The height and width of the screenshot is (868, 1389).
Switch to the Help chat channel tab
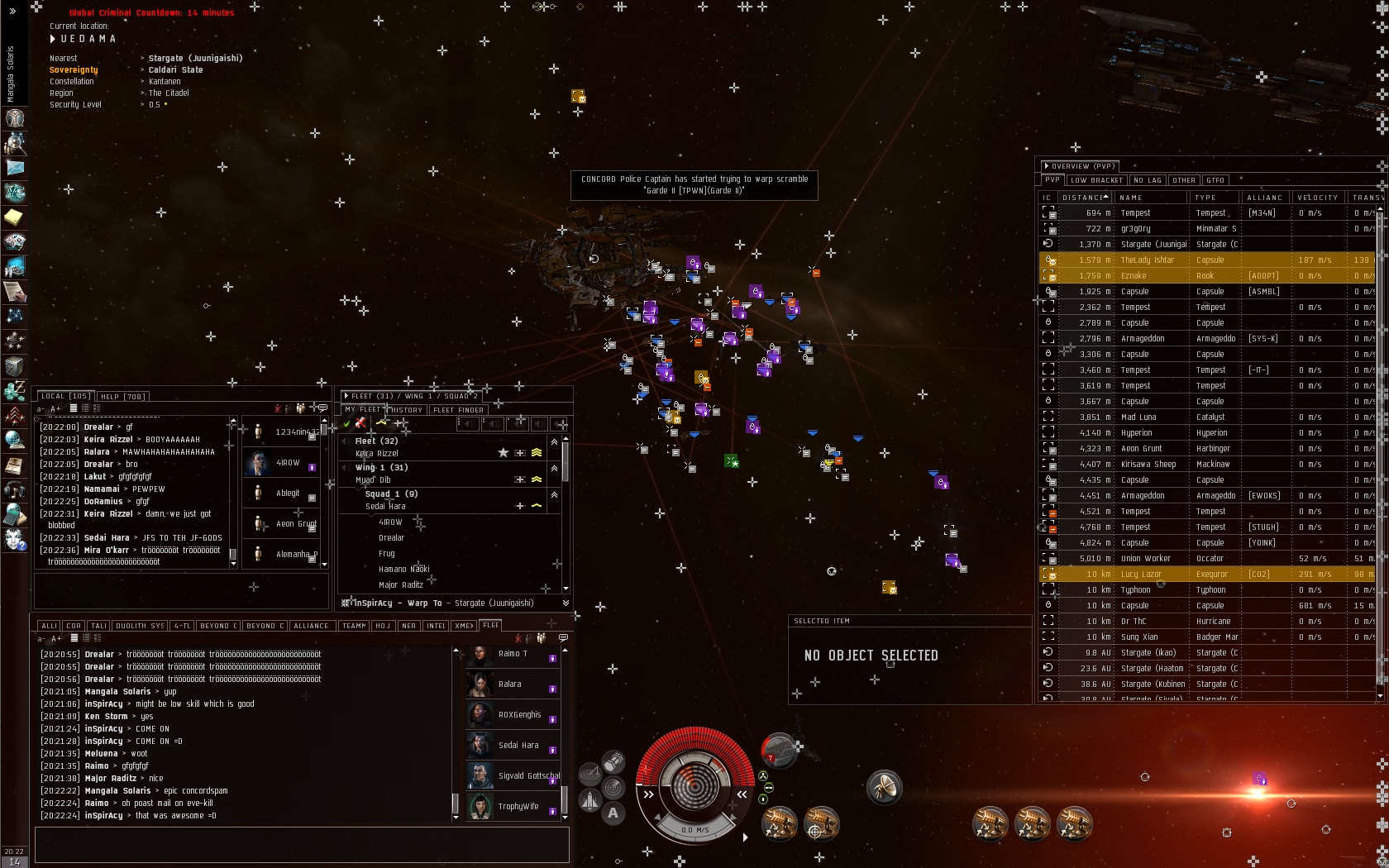[x=122, y=397]
